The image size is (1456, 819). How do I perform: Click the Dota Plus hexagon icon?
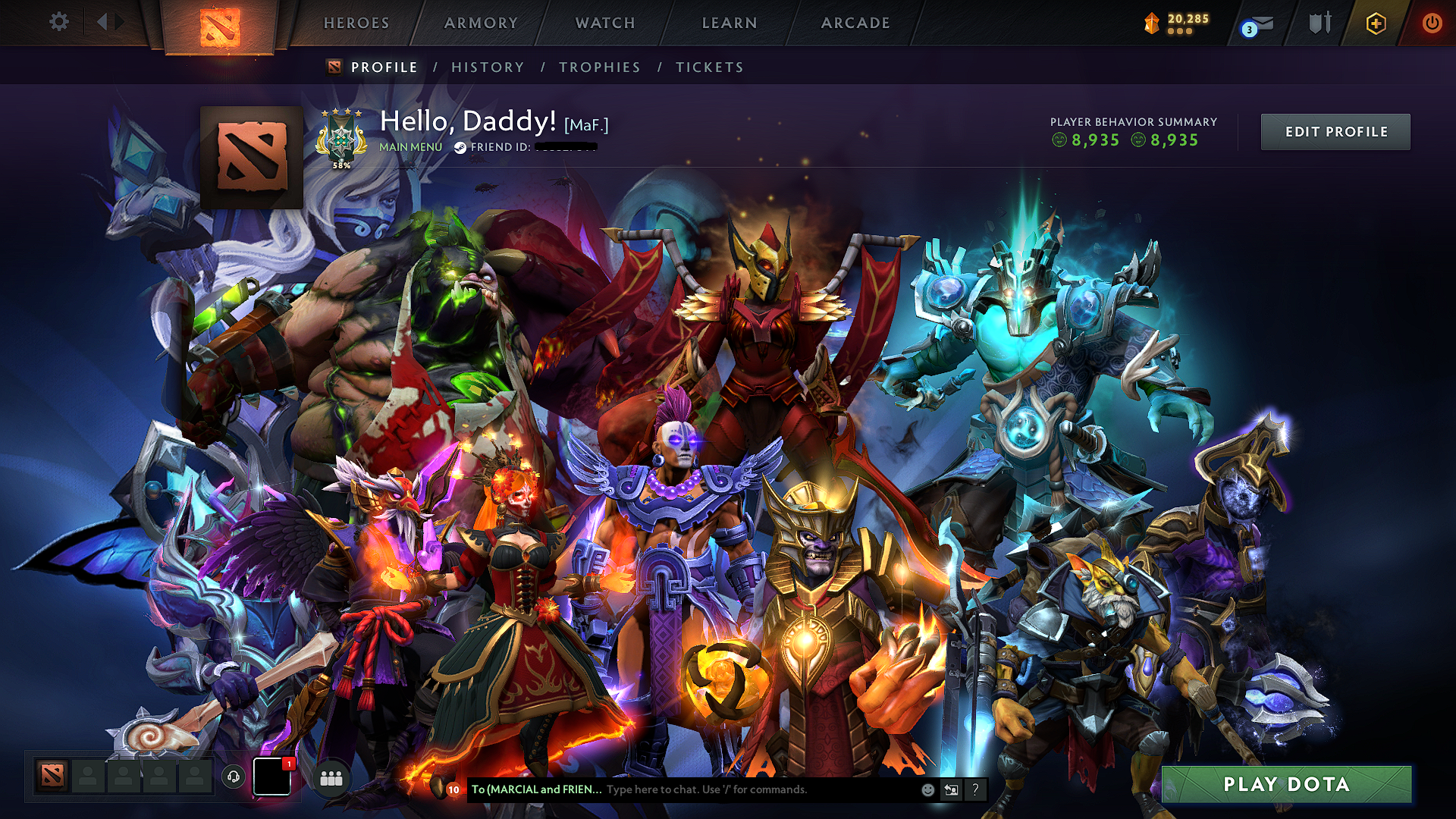tap(1376, 23)
